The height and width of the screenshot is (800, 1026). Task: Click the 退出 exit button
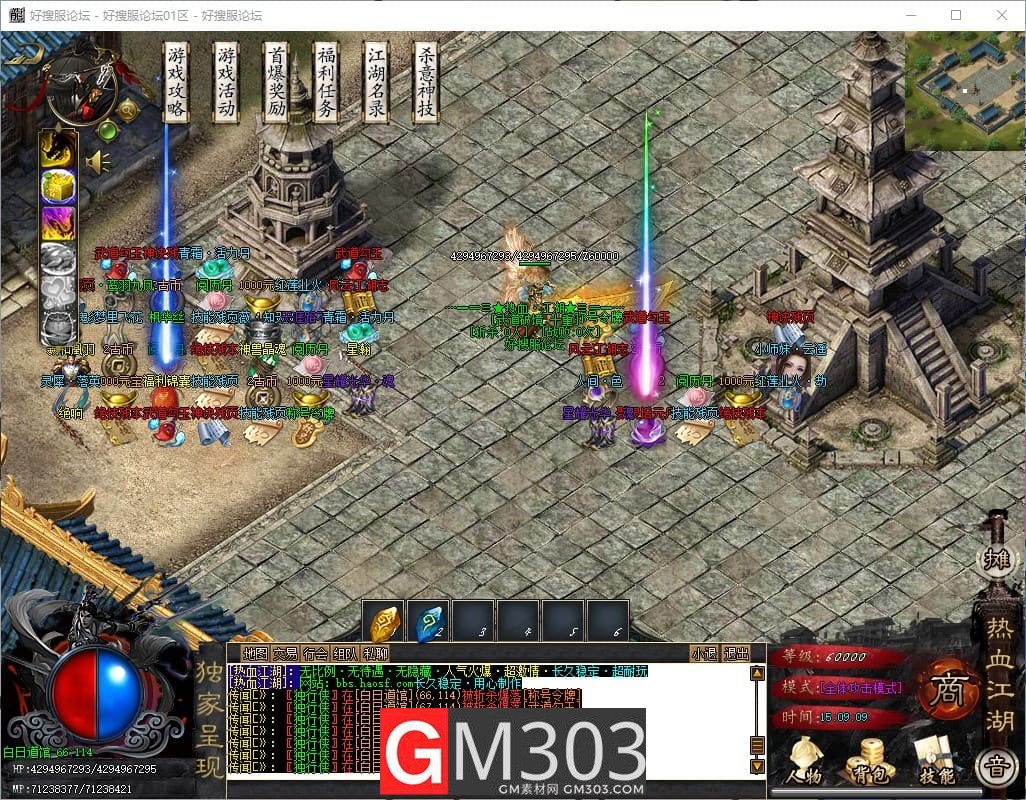point(736,654)
